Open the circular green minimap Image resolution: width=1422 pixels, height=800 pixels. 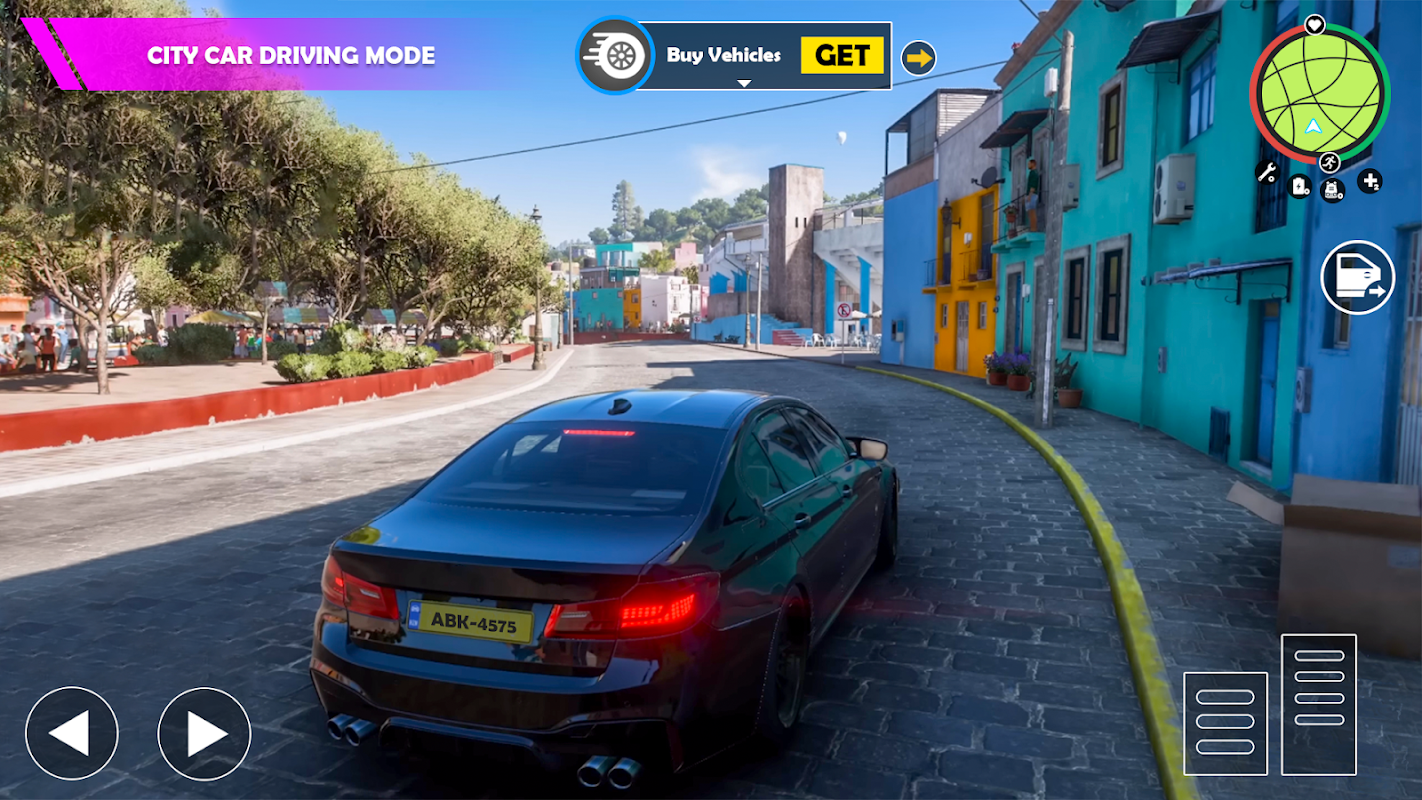pos(1319,93)
